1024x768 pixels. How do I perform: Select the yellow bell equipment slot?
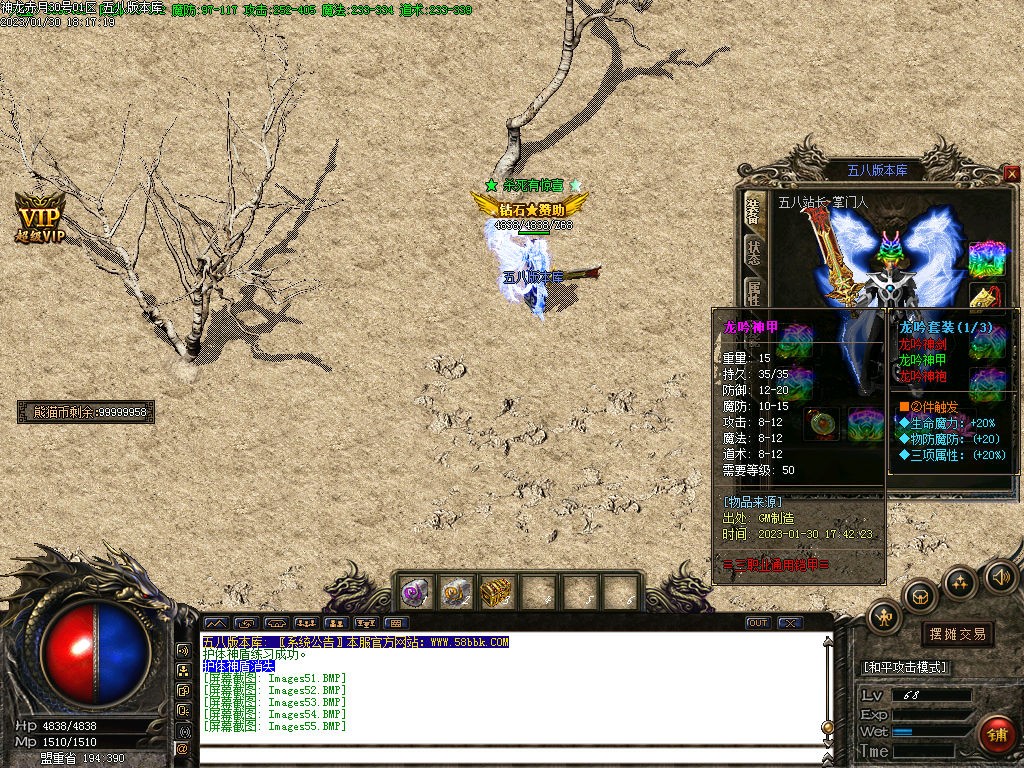[x=987, y=297]
